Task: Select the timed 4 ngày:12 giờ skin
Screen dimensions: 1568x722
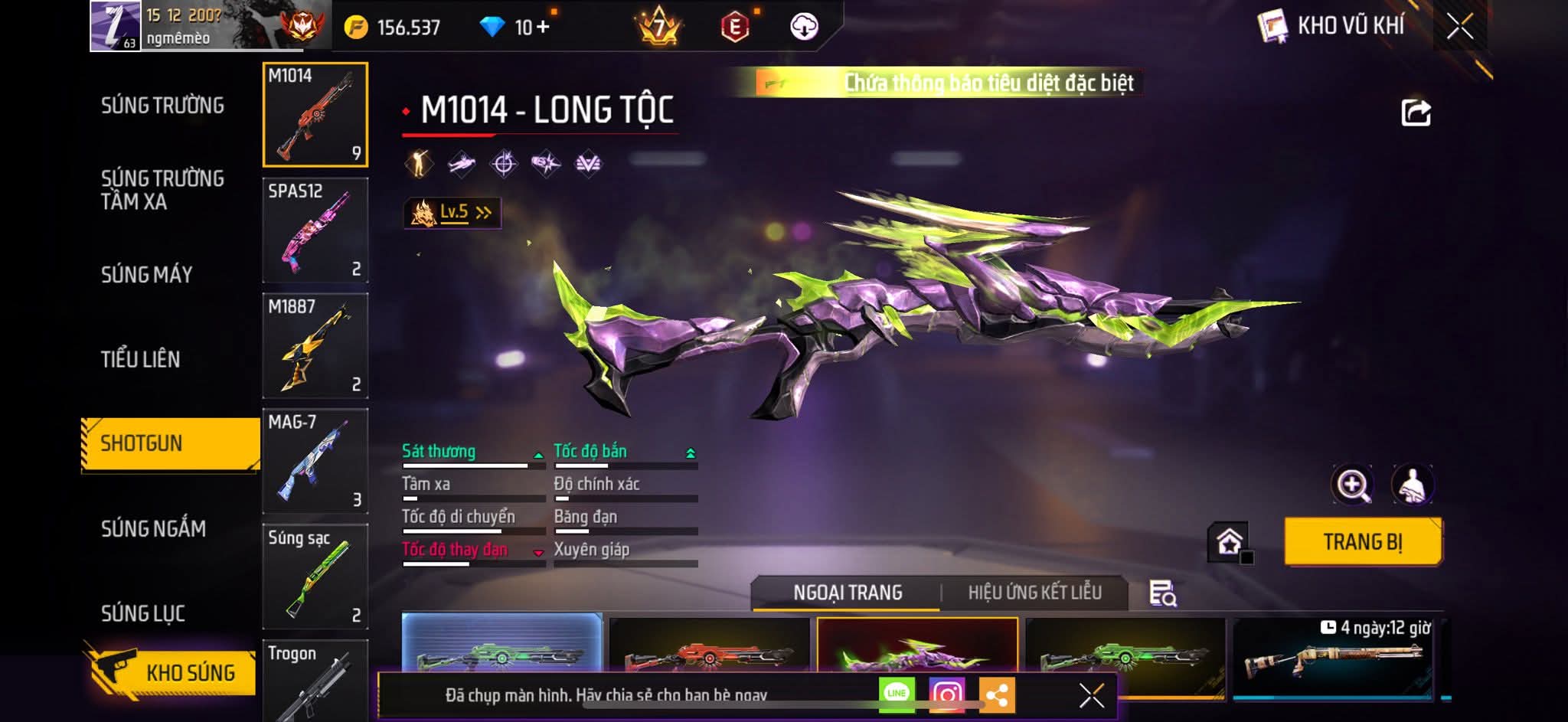Action: click(1333, 657)
